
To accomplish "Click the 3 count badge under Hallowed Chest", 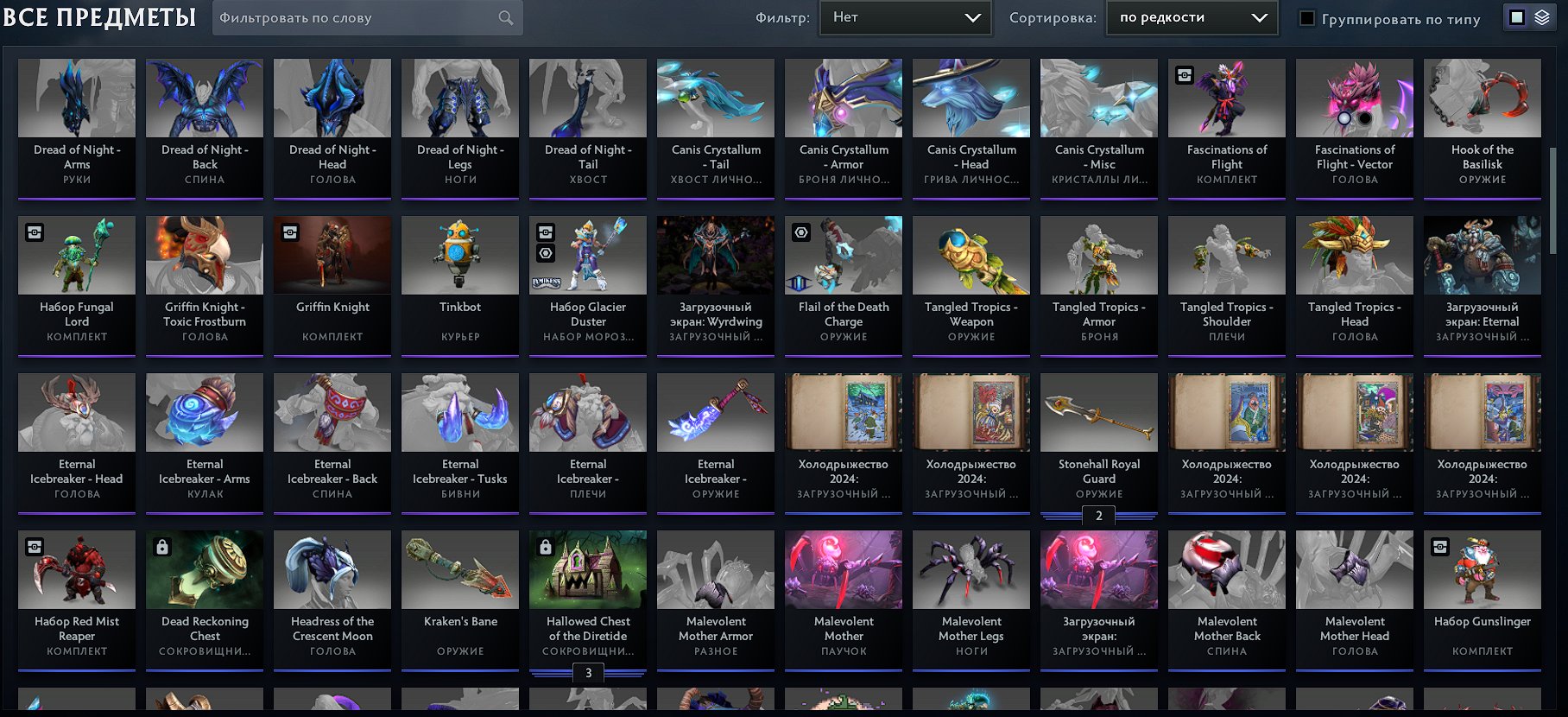I will tap(588, 670).
